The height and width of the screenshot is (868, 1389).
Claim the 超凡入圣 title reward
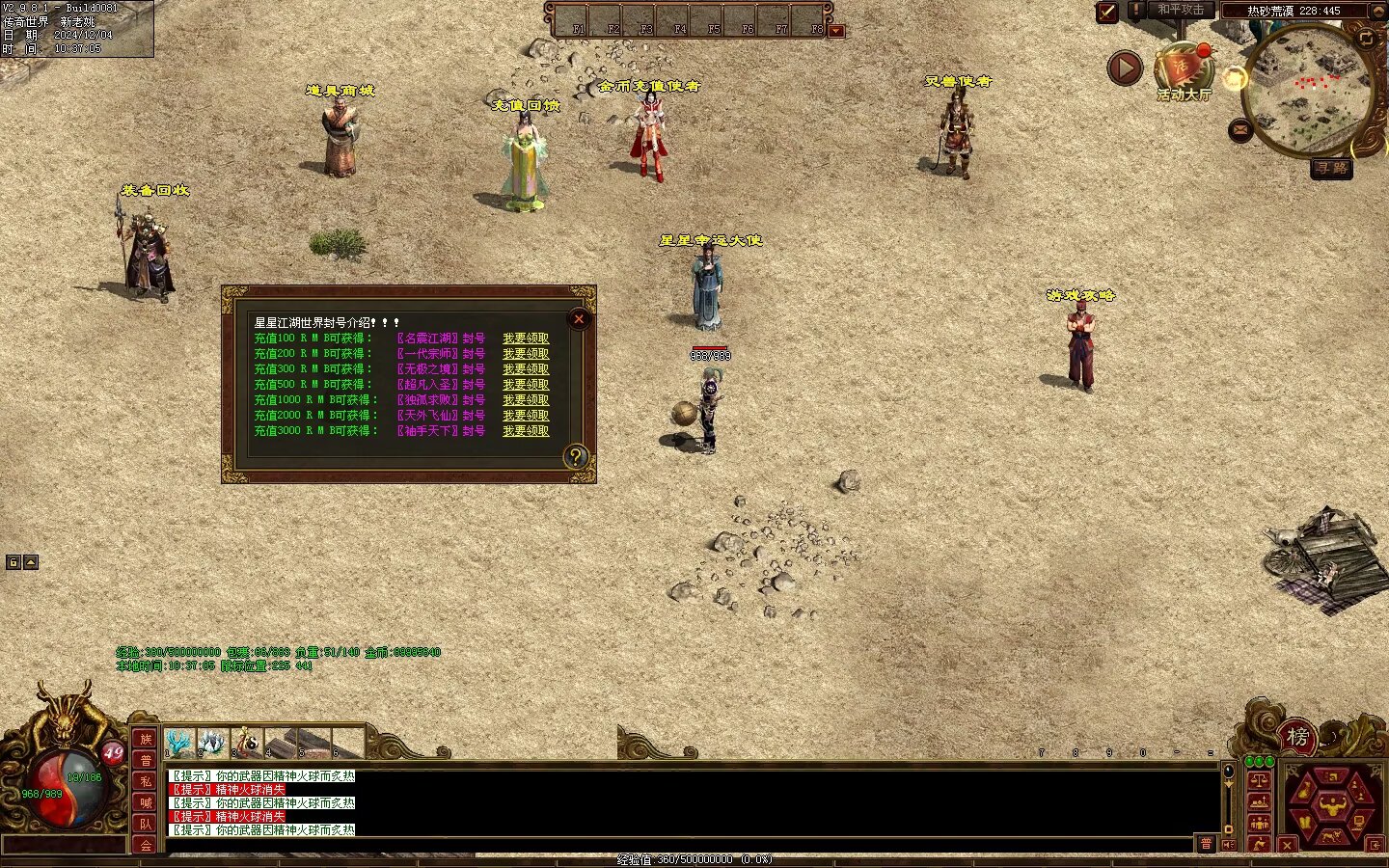[526, 385]
